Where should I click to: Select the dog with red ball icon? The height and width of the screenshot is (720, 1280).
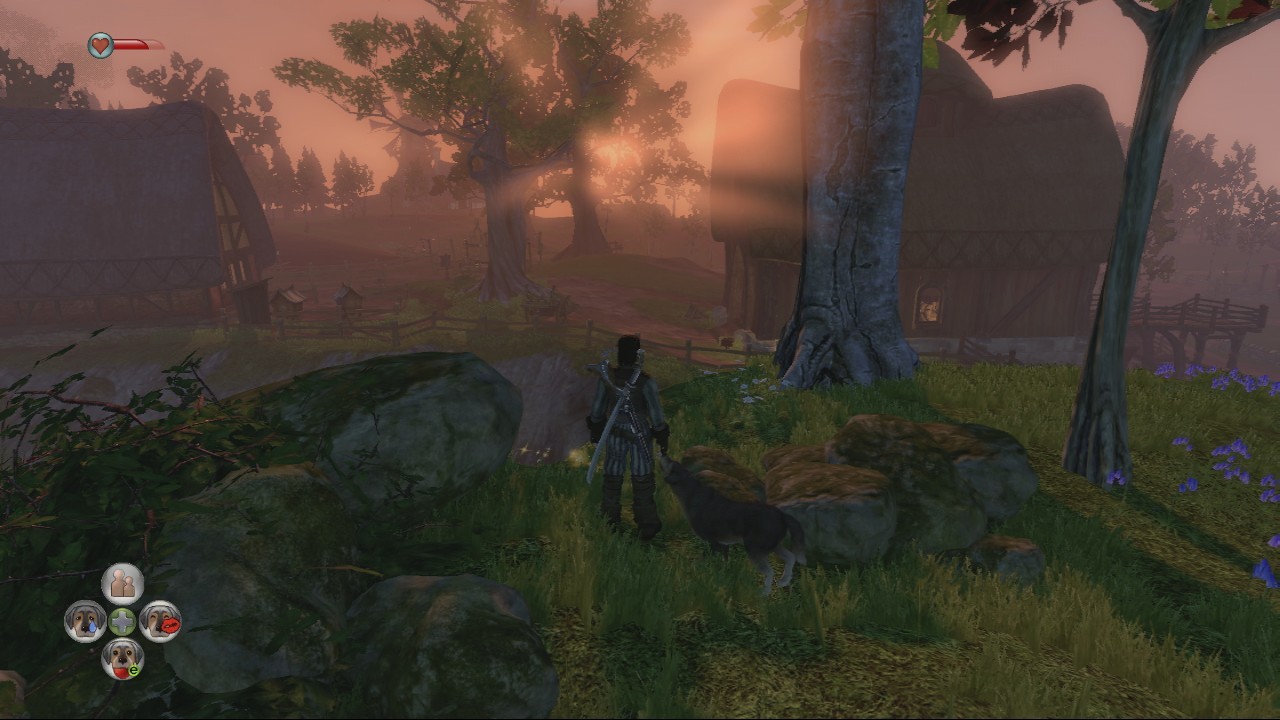(122, 658)
